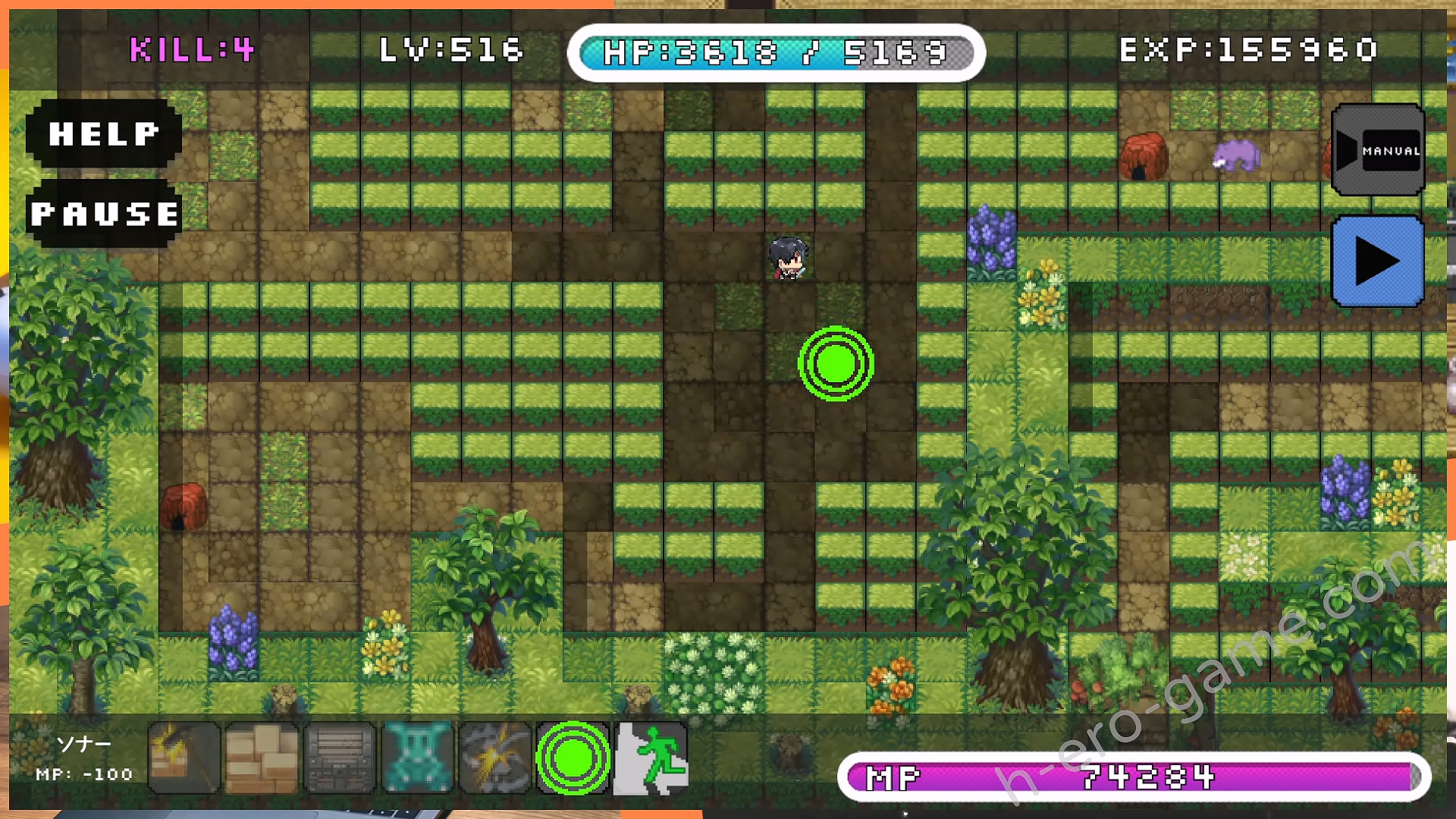Select the green sonar skill icon
The width and height of the screenshot is (1456, 819).
573,758
